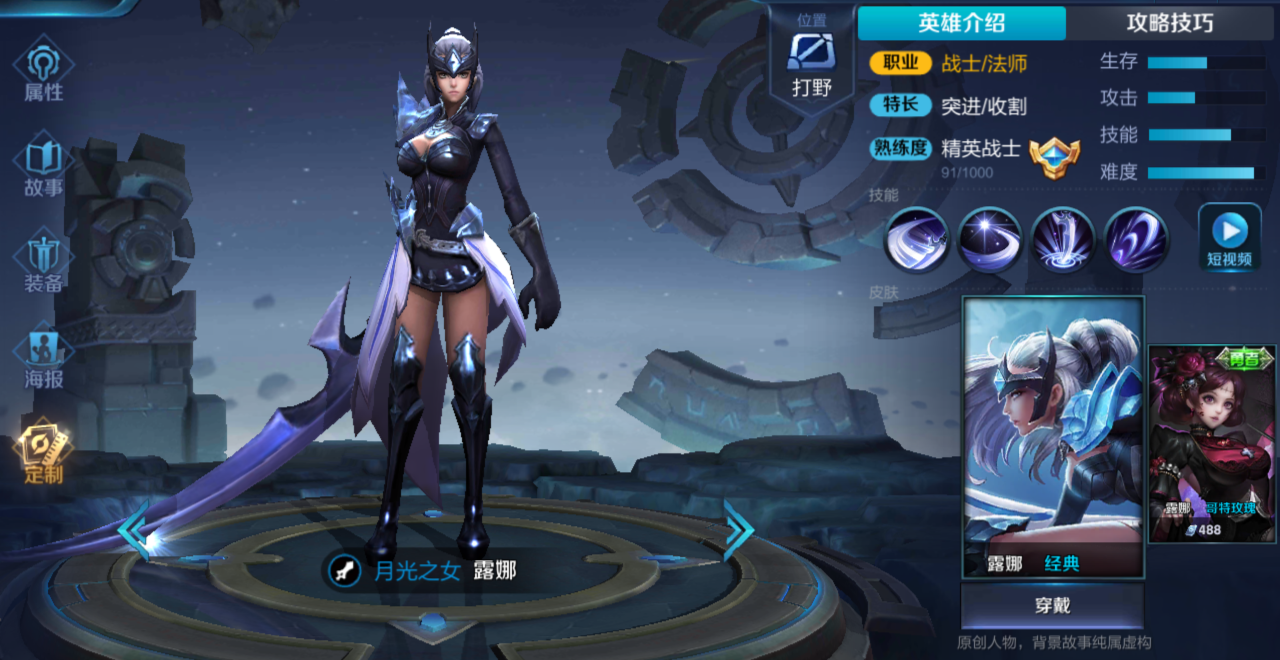The height and width of the screenshot is (660, 1280).
Task: Open the 装备 equipment section
Action: pos(43,262)
